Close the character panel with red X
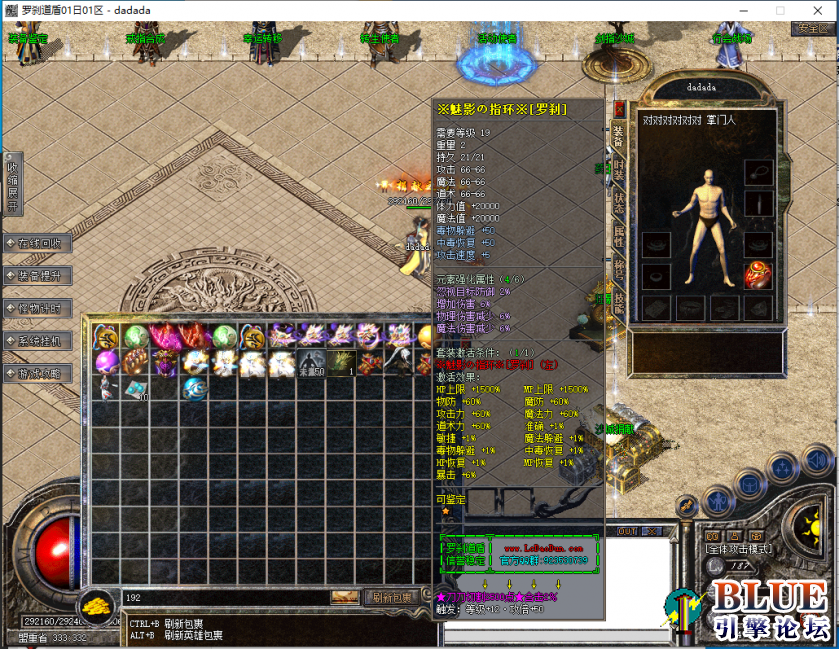The image size is (839, 649). (620, 107)
